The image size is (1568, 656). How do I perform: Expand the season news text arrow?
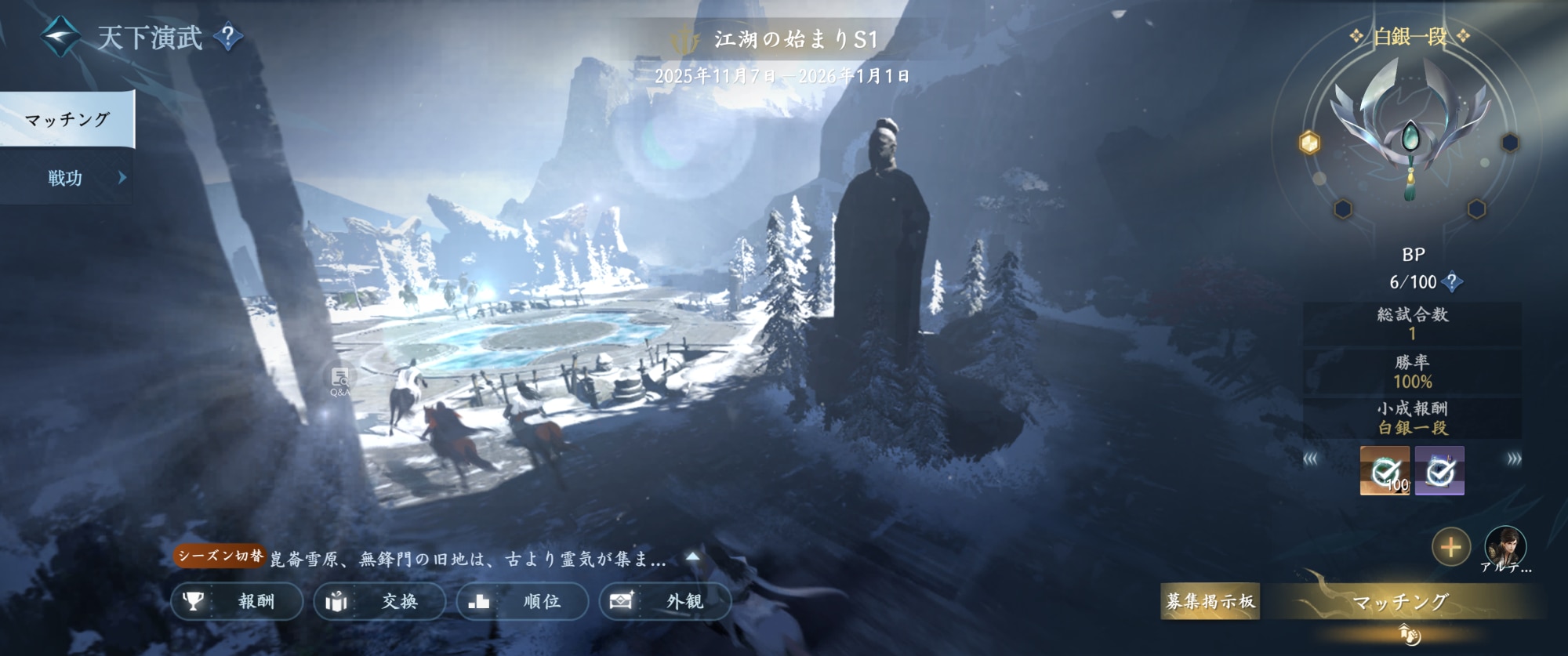click(692, 557)
